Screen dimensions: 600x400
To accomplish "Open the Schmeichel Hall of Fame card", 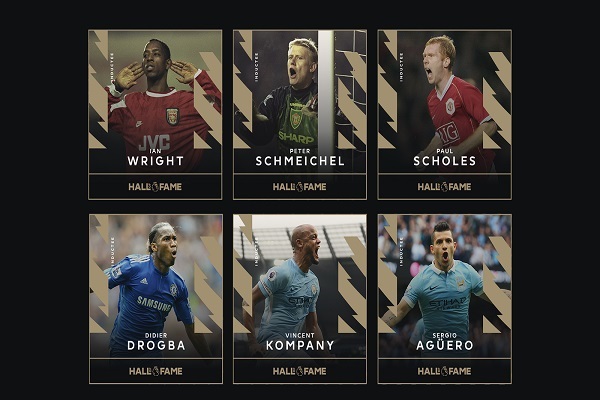I will click(300, 114).
